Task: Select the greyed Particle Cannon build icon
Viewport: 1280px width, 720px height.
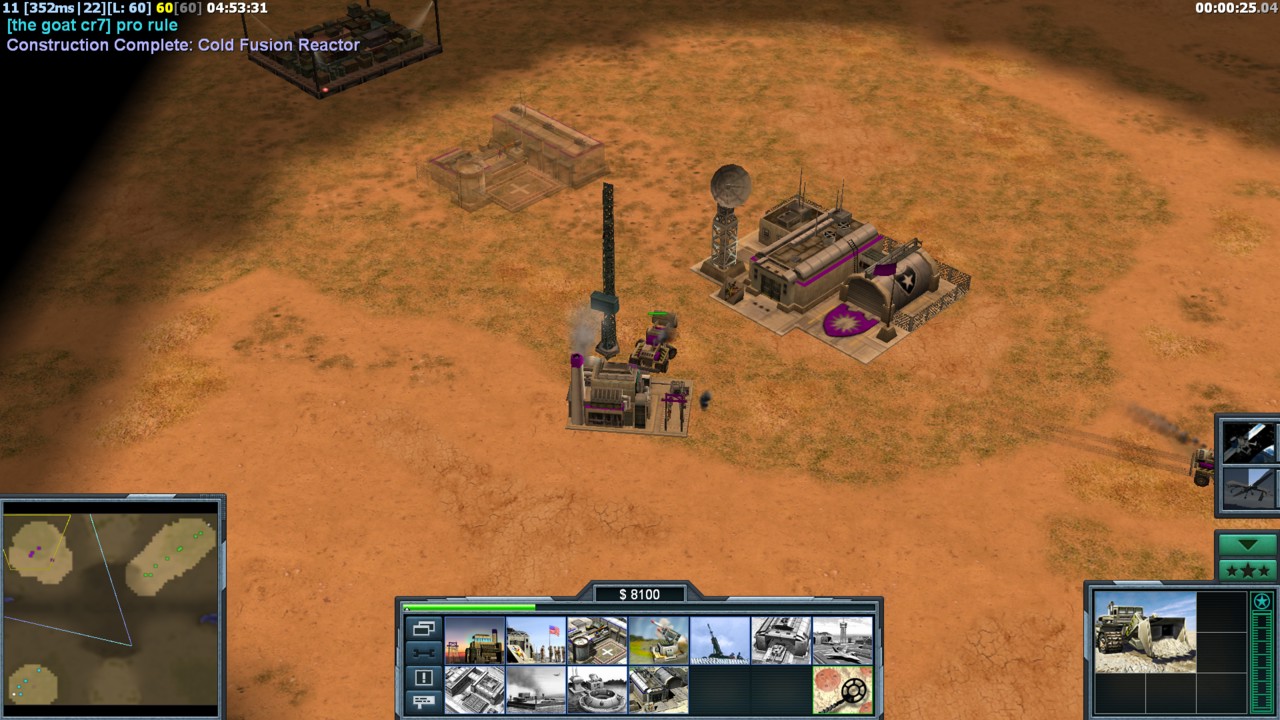Action: click(x=597, y=690)
